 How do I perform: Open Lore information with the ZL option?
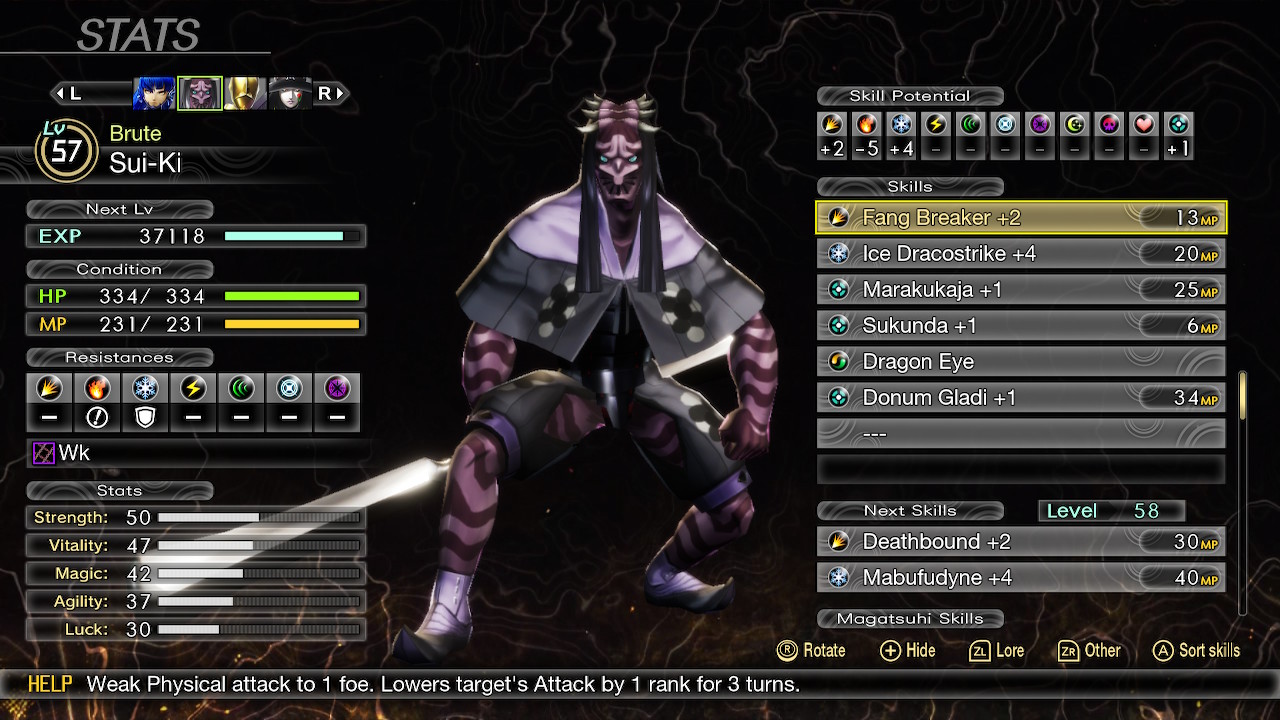click(997, 651)
